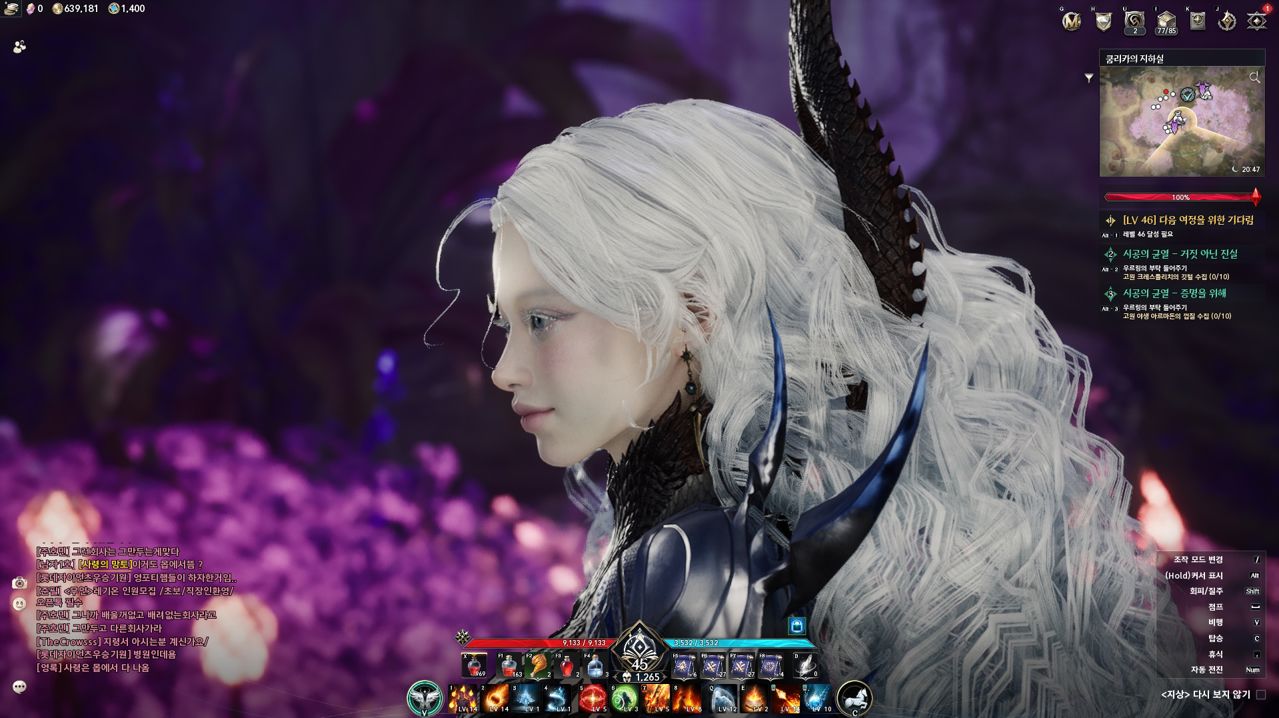The height and width of the screenshot is (718, 1279).
Task: Tick the 다시 보지 않기 checkbox
Action: pyautogui.click(x=1261, y=694)
